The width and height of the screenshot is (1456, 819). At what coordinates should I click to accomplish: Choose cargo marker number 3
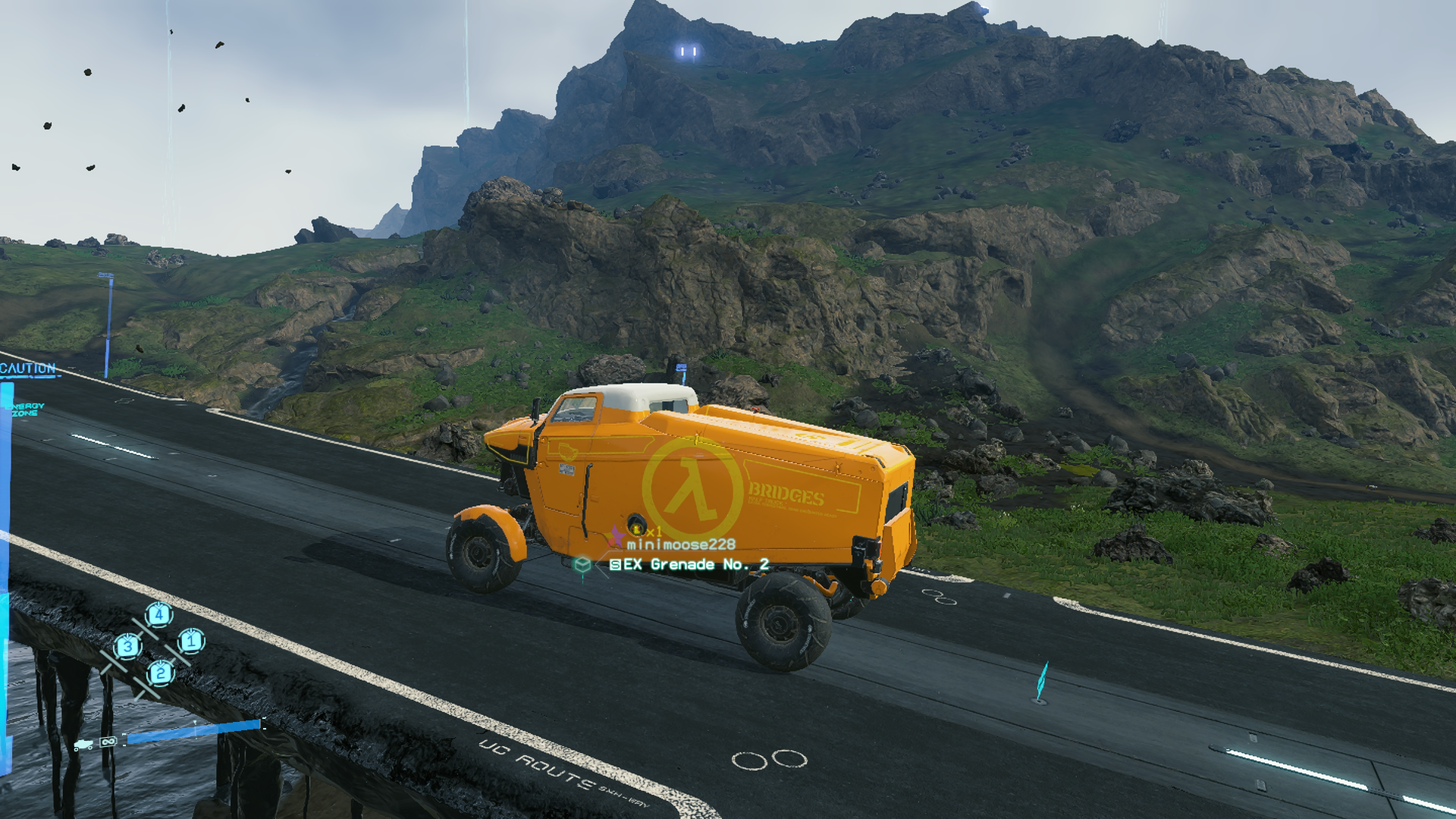click(x=127, y=647)
